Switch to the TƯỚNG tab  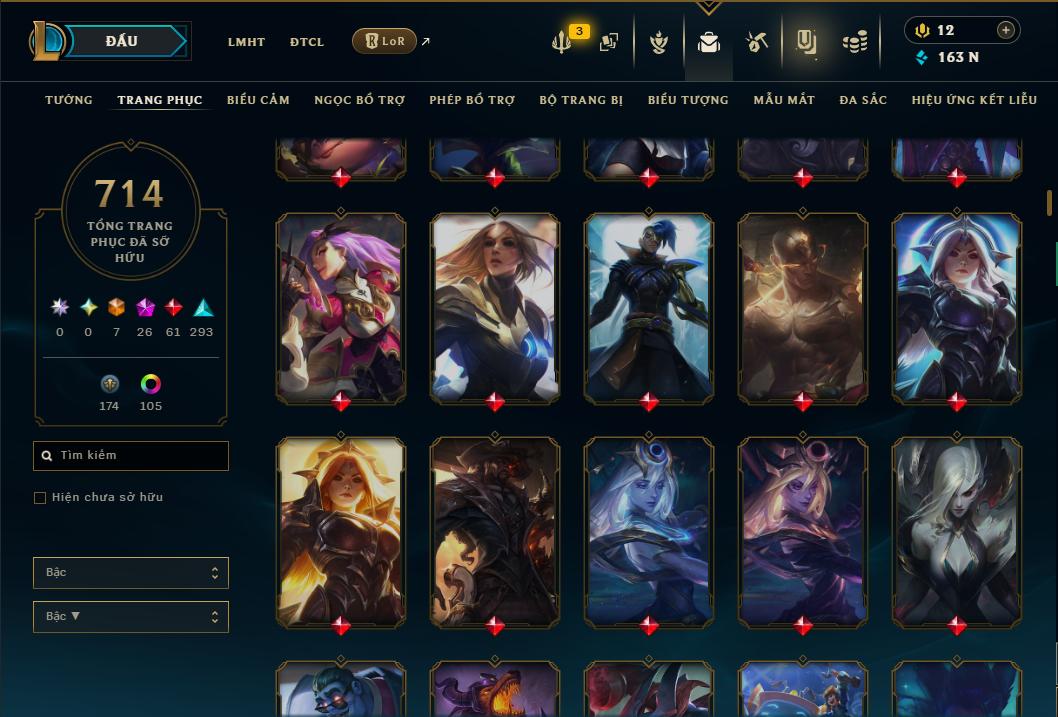tap(69, 100)
